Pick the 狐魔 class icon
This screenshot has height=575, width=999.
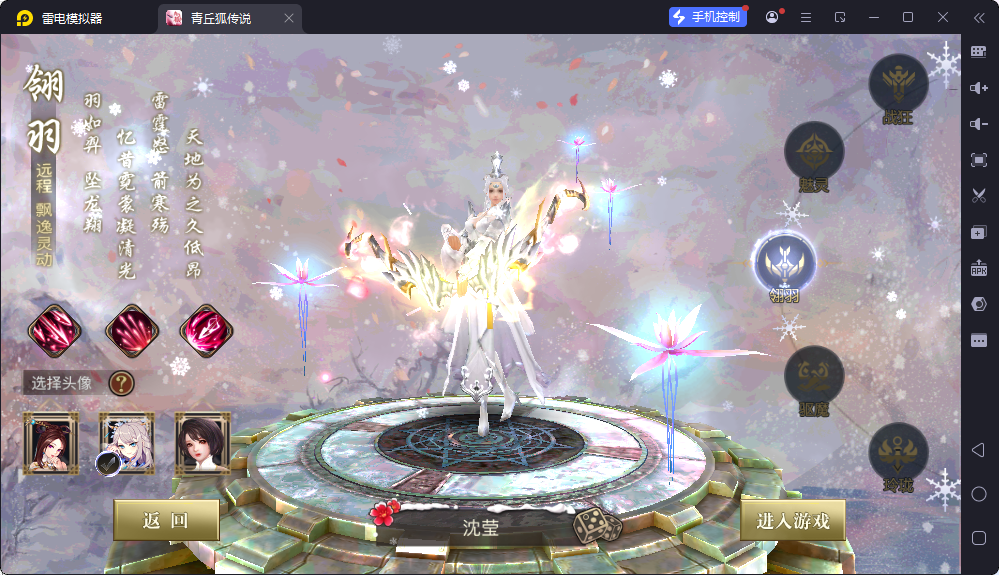814,376
